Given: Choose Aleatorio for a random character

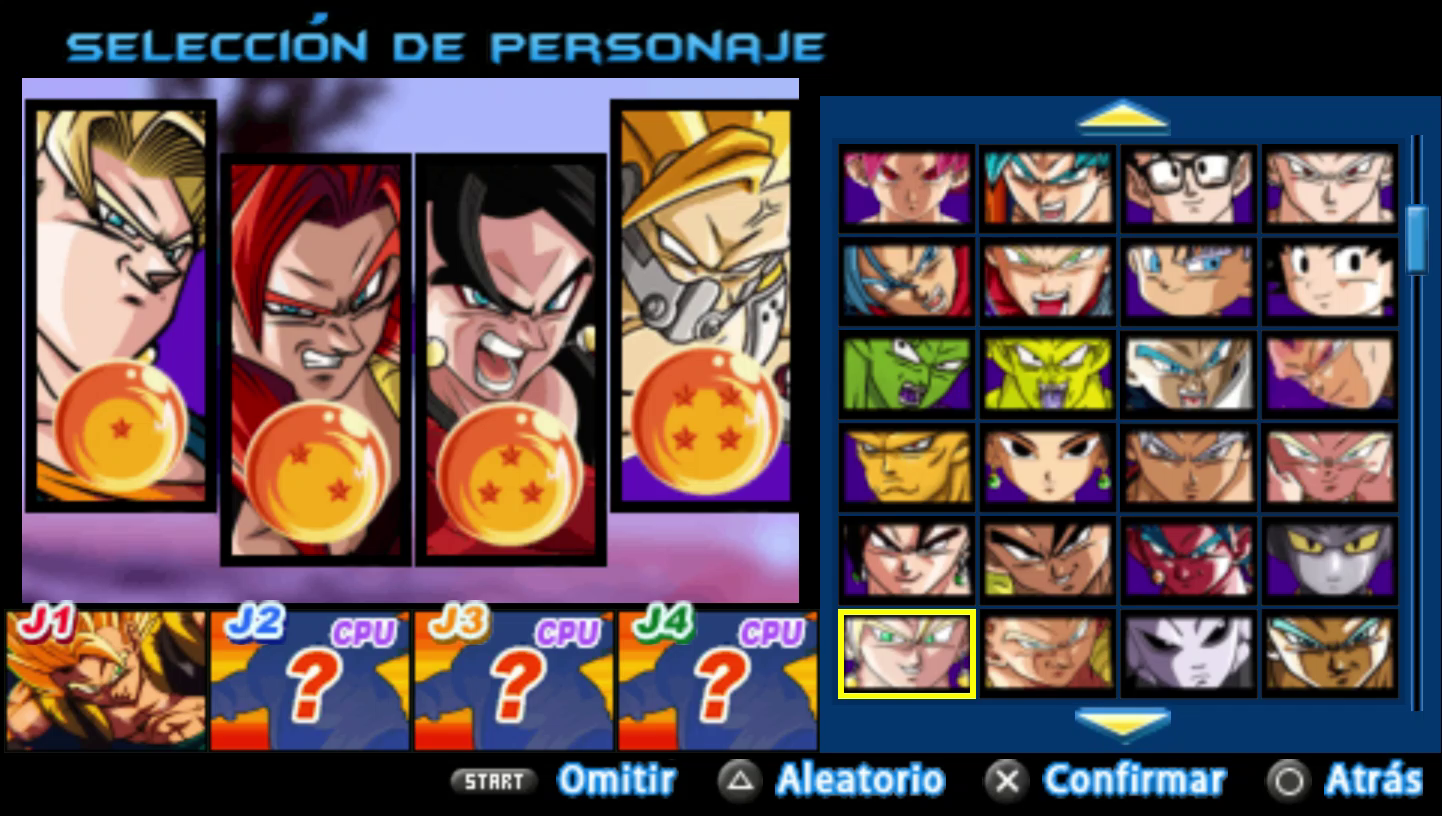Looking at the screenshot, I should [860, 780].
